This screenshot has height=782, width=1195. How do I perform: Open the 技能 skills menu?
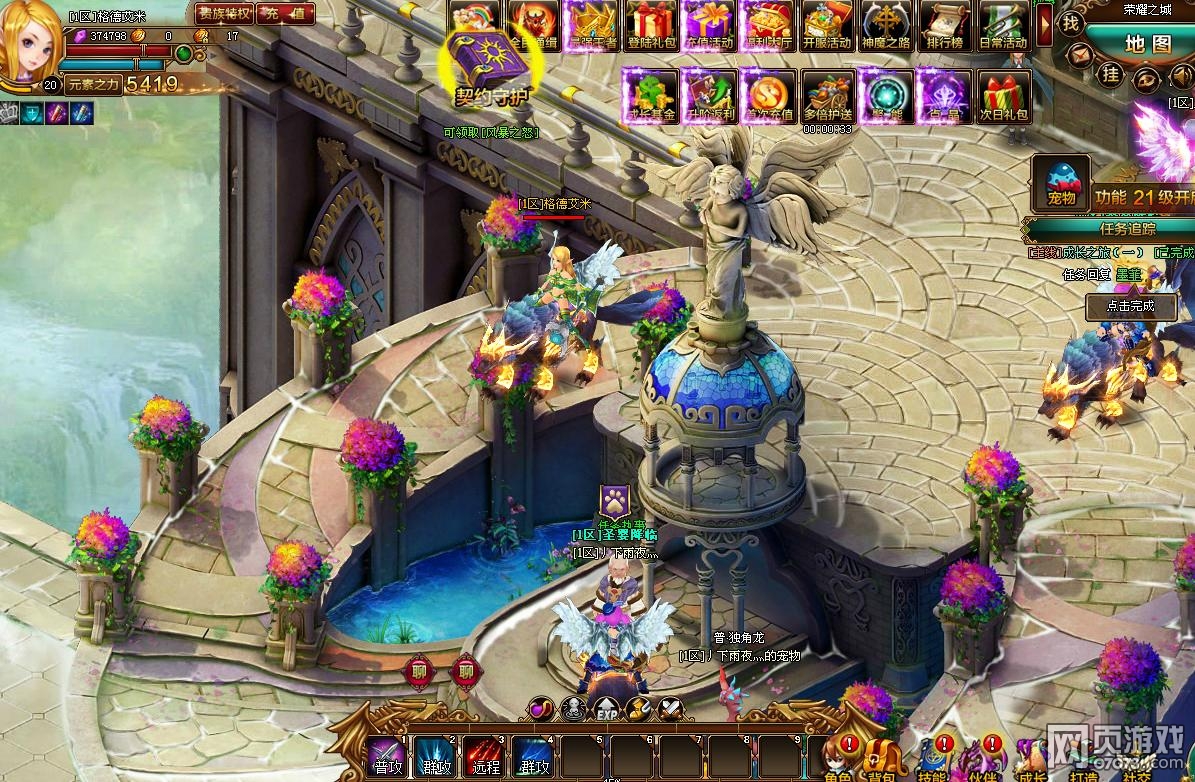pyautogui.click(x=932, y=759)
